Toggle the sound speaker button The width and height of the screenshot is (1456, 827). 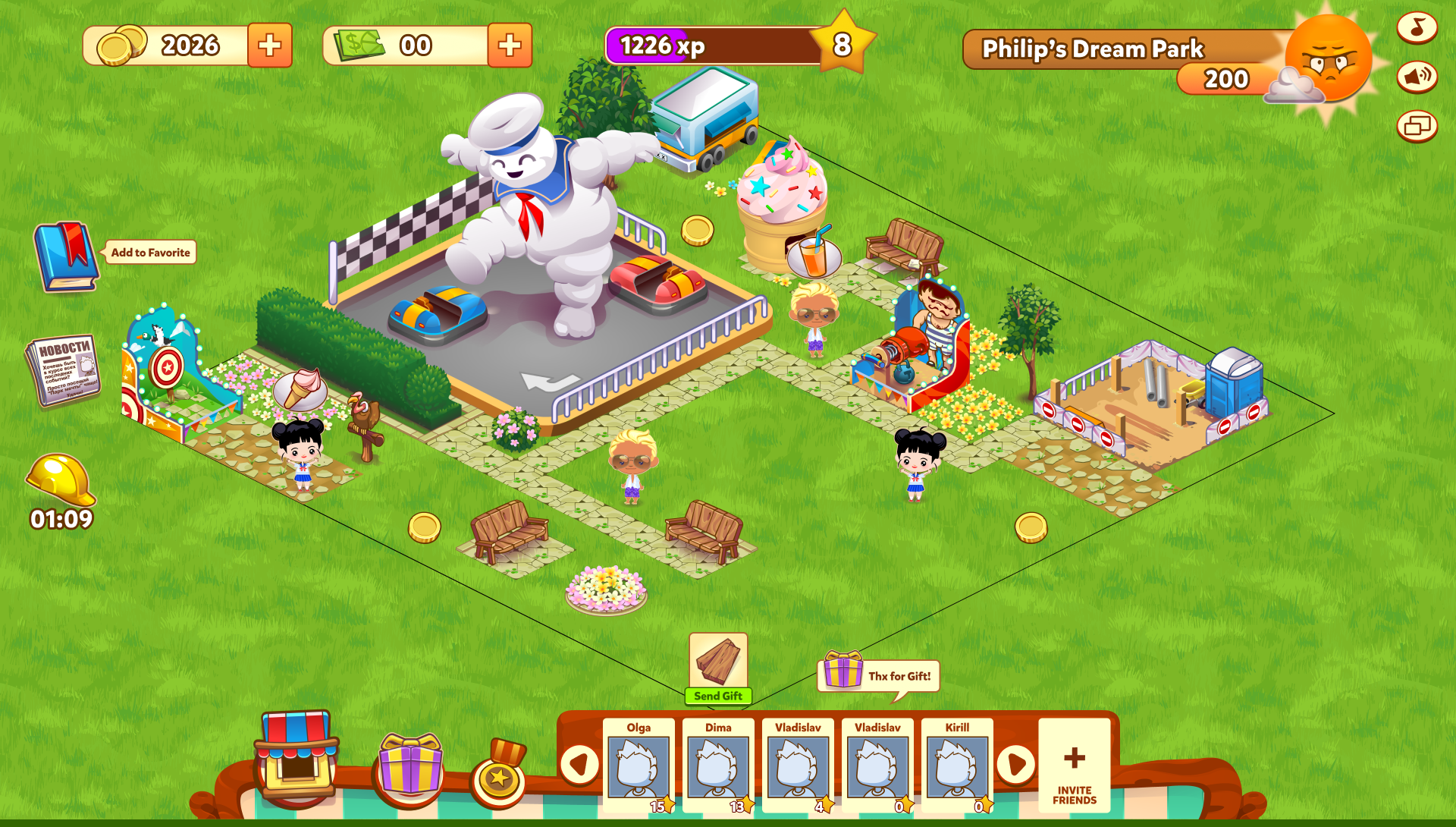pos(1417,77)
